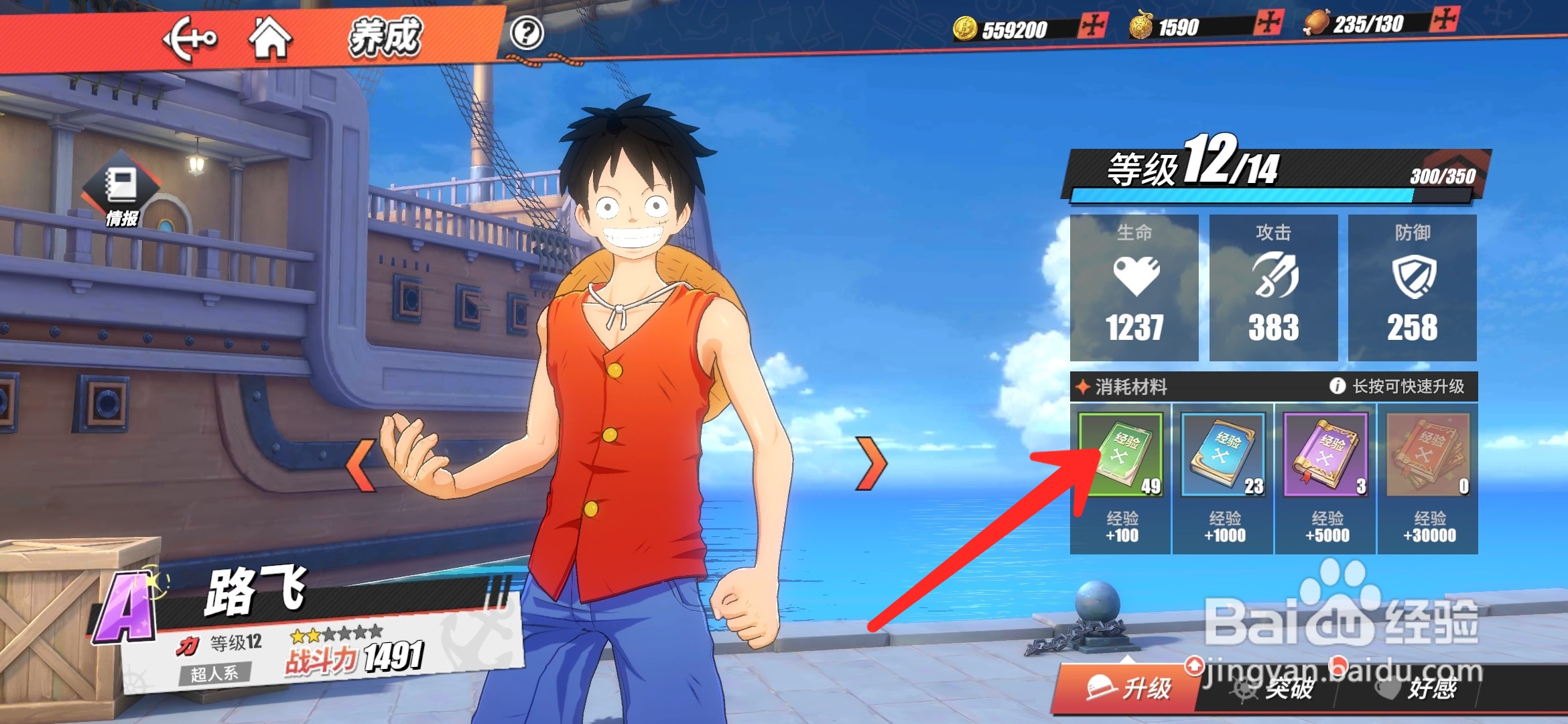Switch to the next character with right arrow

tap(871, 463)
